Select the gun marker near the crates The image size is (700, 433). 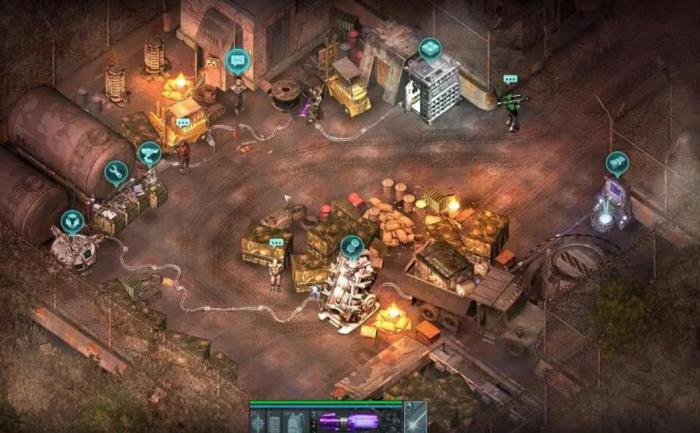pyautogui.click(x=150, y=153)
